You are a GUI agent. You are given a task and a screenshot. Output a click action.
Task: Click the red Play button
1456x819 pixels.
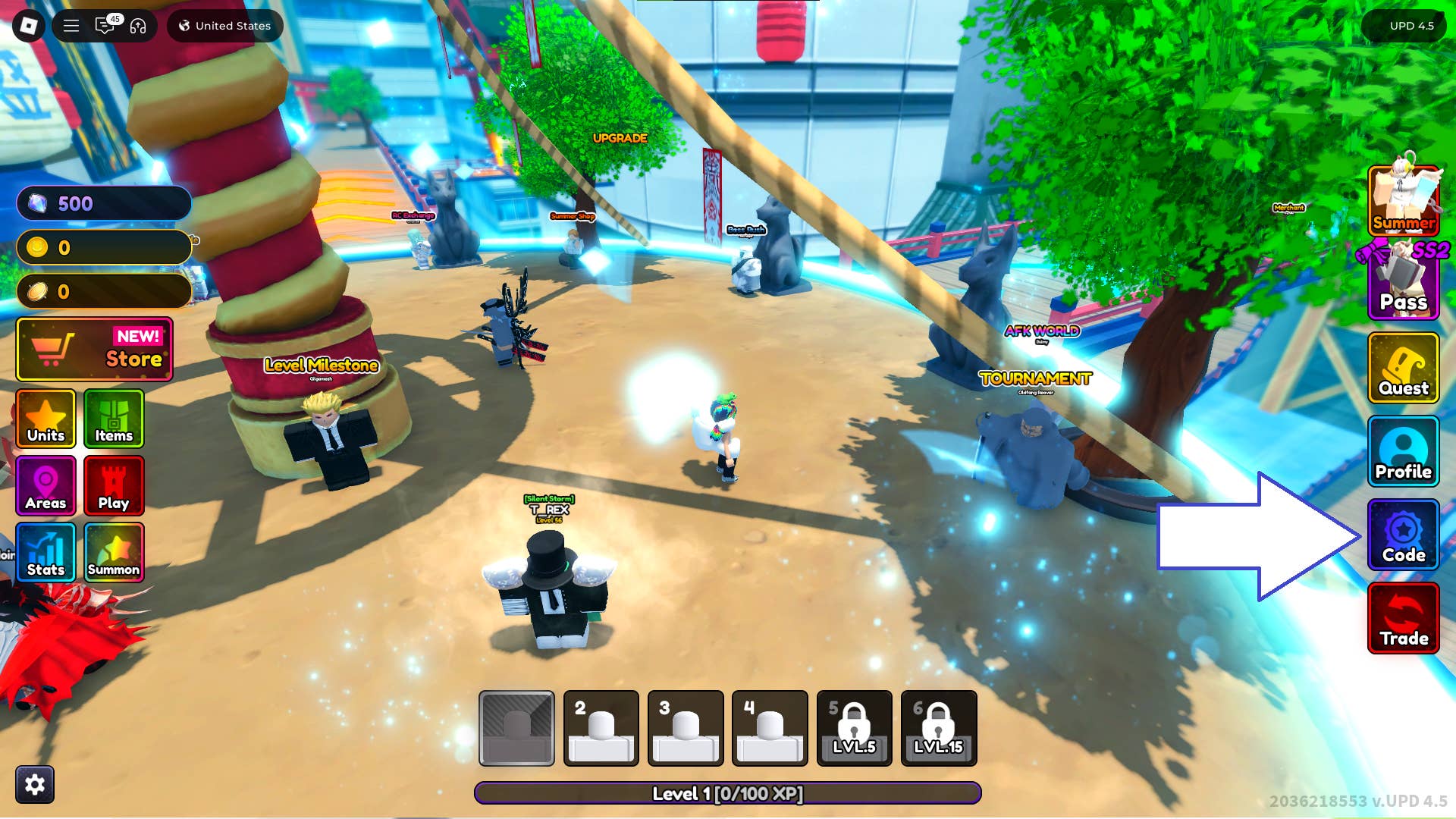pos(114,485)
